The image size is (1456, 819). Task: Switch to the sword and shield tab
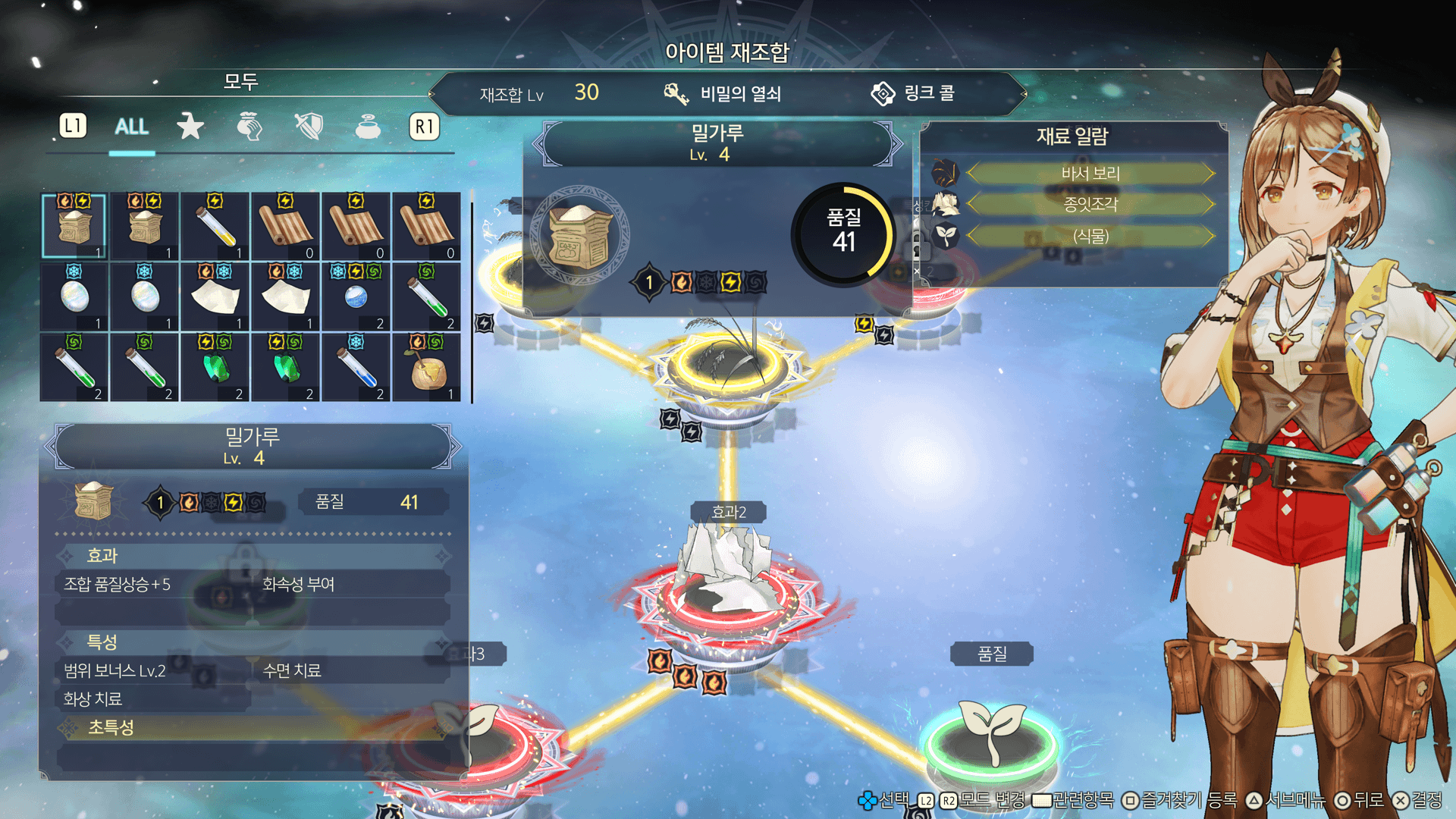(309, 127)
